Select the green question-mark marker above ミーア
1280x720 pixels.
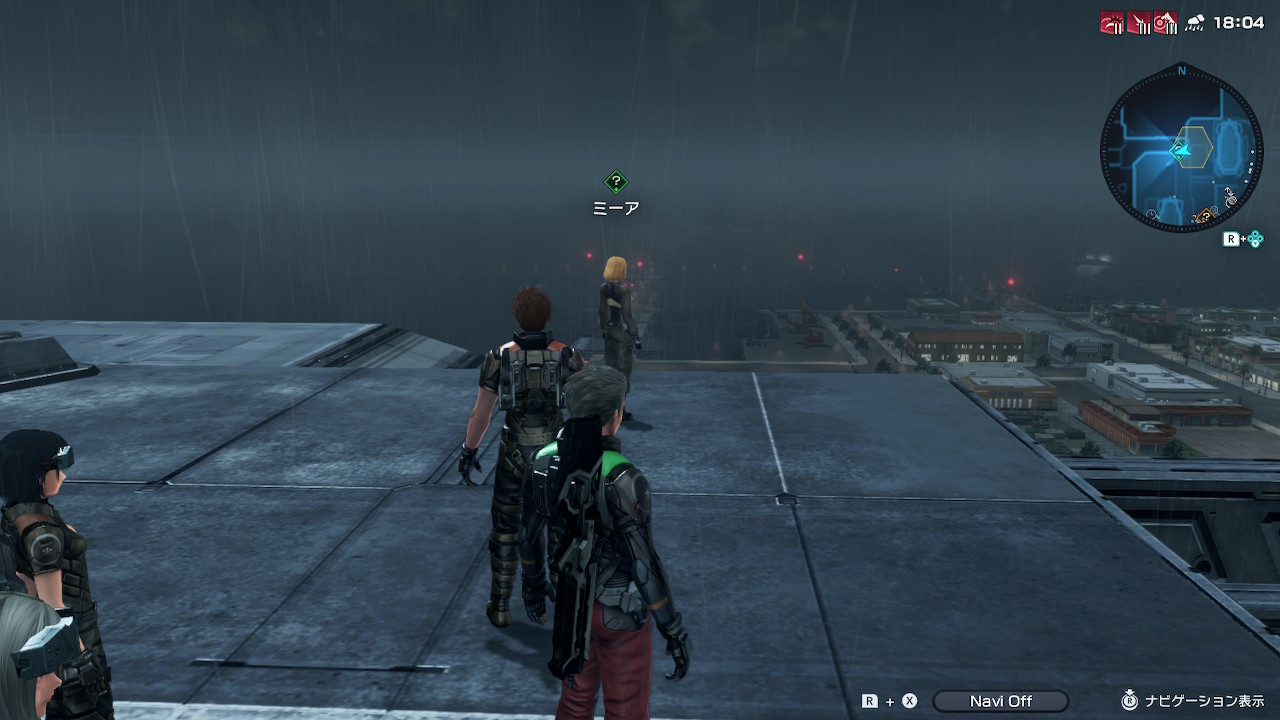[616, 182]
